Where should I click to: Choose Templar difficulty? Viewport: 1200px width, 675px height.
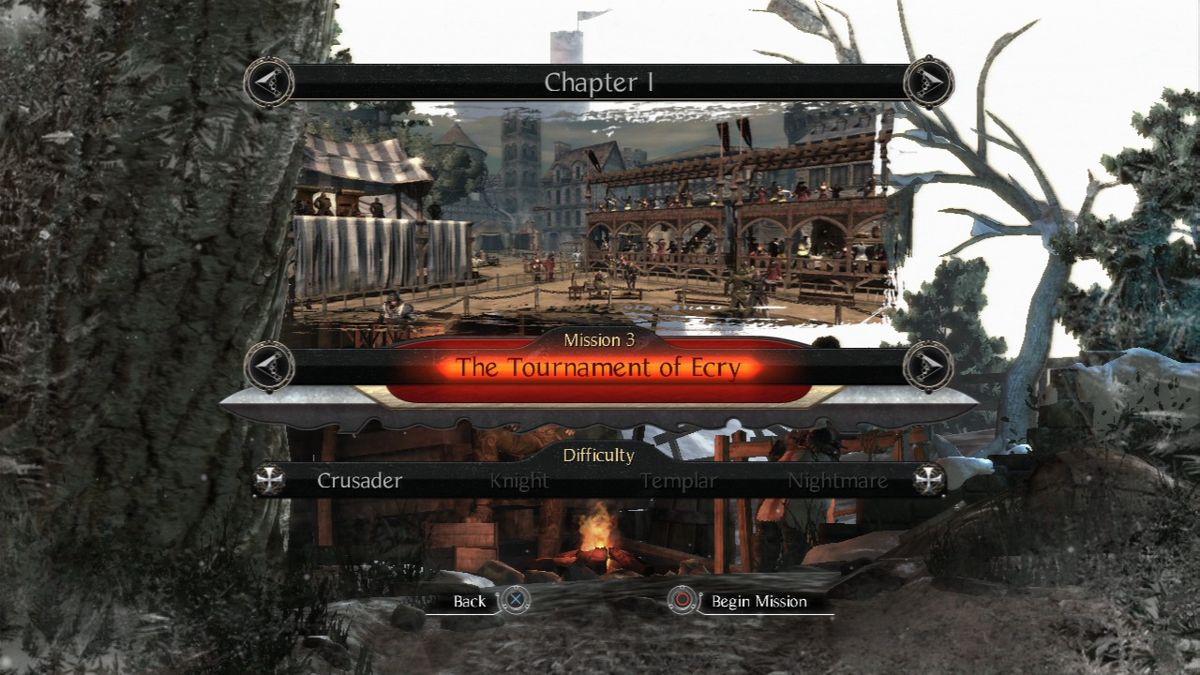(x=679, y=481)
